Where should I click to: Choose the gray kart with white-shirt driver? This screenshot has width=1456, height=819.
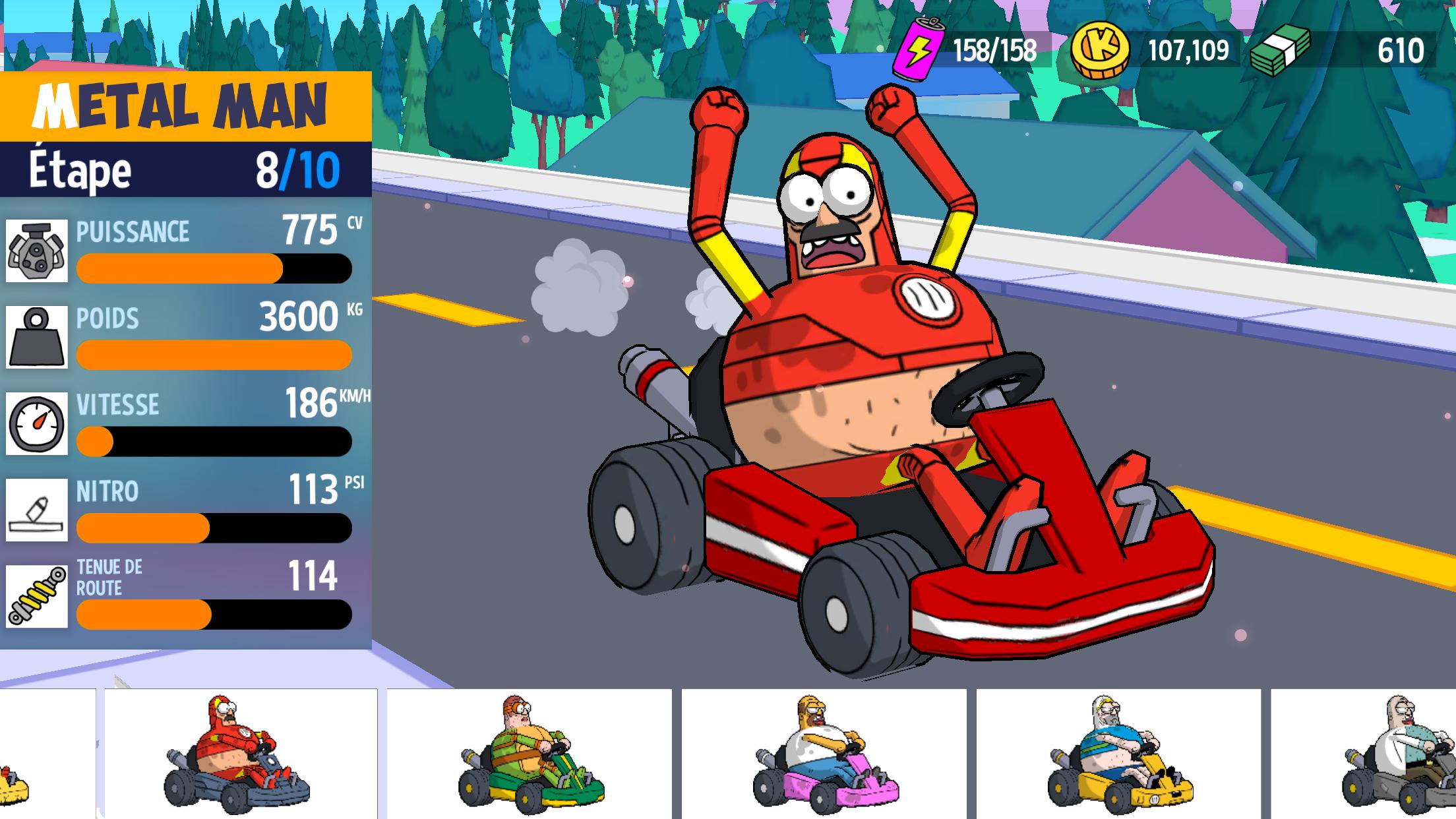coord(1398,755)
